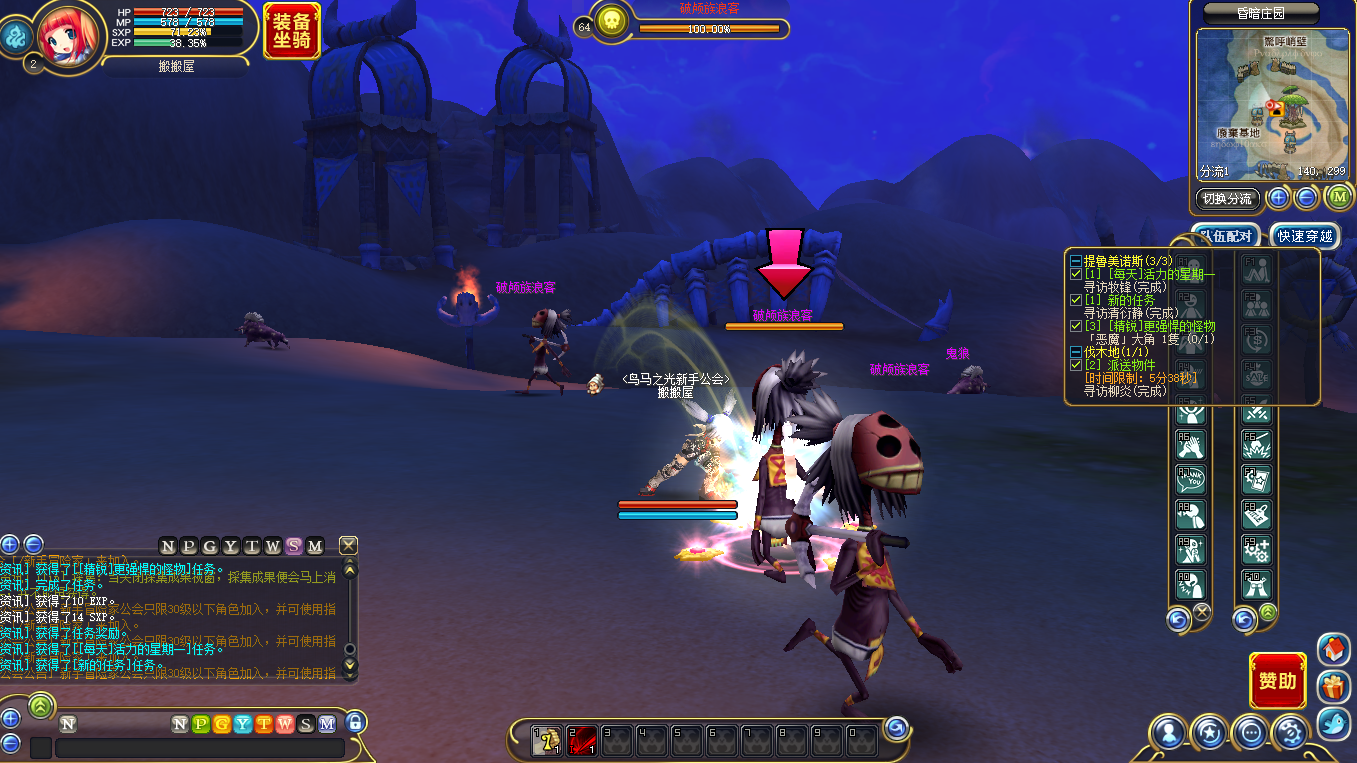The height and width of the screenshot is (763, 1357).
Task: Open the character silhouette menu button
Action: [1167, 733]
